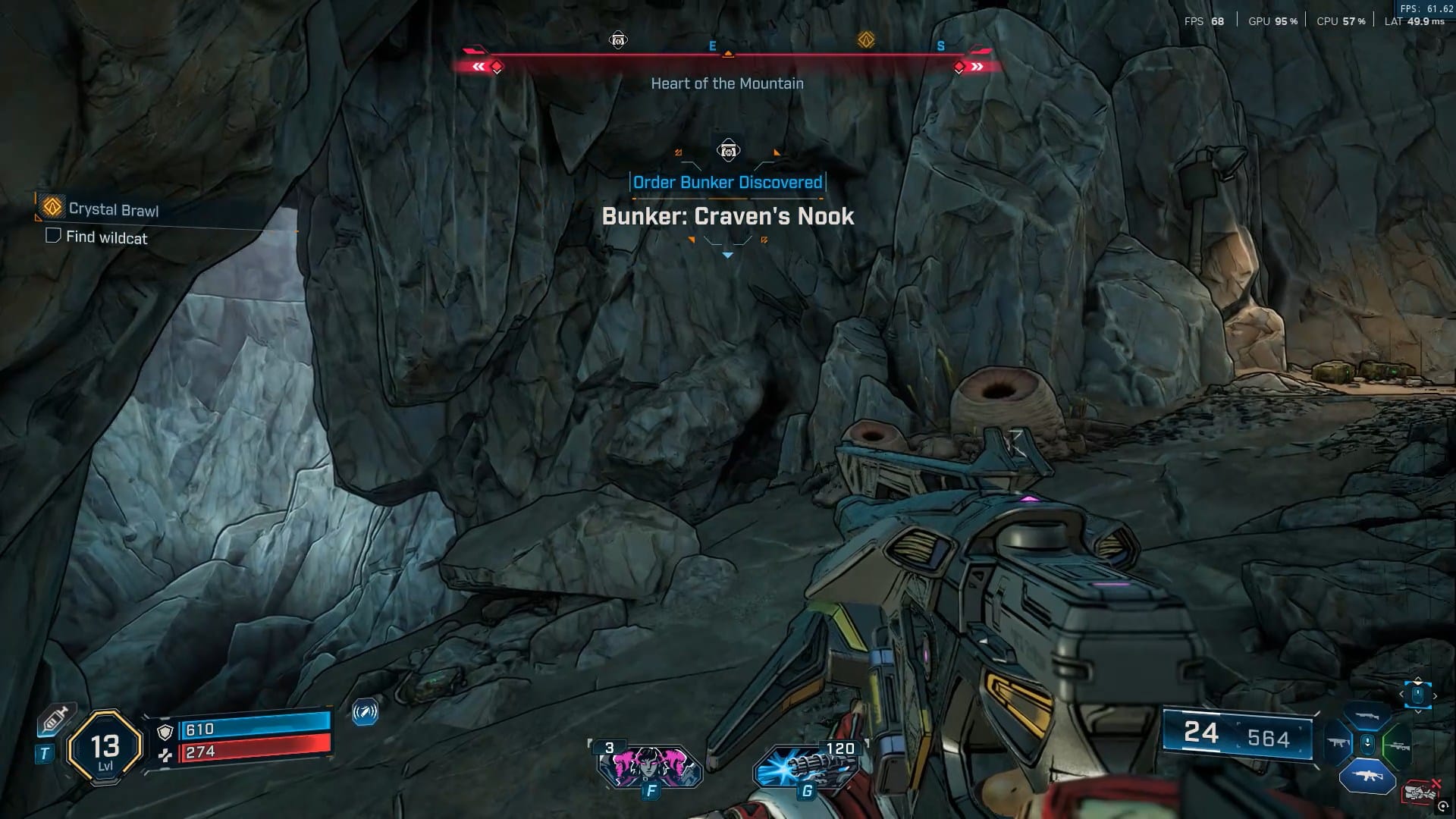Click the locked weapon slot with red X
Screen dimensions: 1456x819
1420,791
